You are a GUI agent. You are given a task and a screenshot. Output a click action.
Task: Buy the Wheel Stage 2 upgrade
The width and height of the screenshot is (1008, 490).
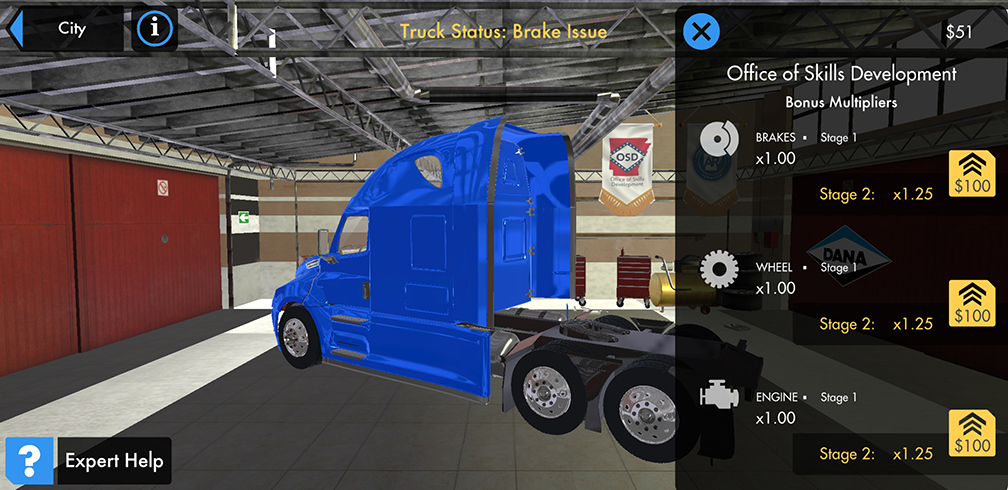(x=970, y=303)
